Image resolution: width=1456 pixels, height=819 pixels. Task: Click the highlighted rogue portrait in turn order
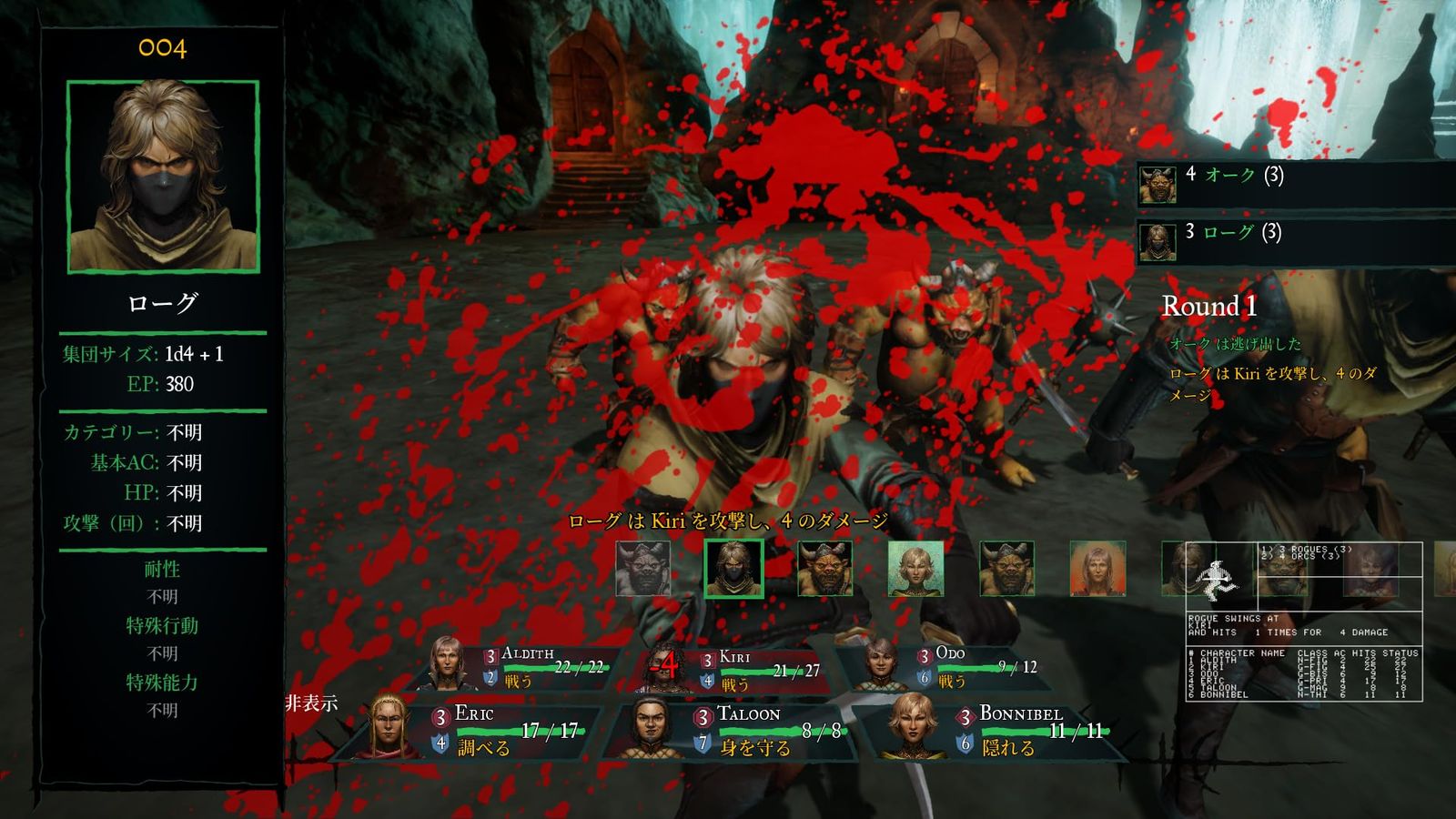(733, 569)
